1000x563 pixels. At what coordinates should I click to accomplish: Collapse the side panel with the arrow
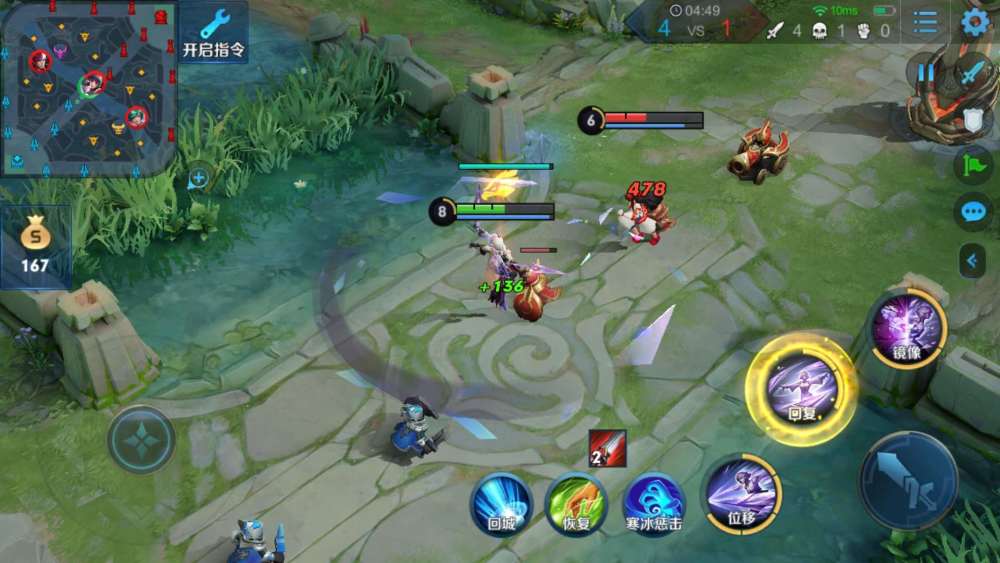pos(972,261)
